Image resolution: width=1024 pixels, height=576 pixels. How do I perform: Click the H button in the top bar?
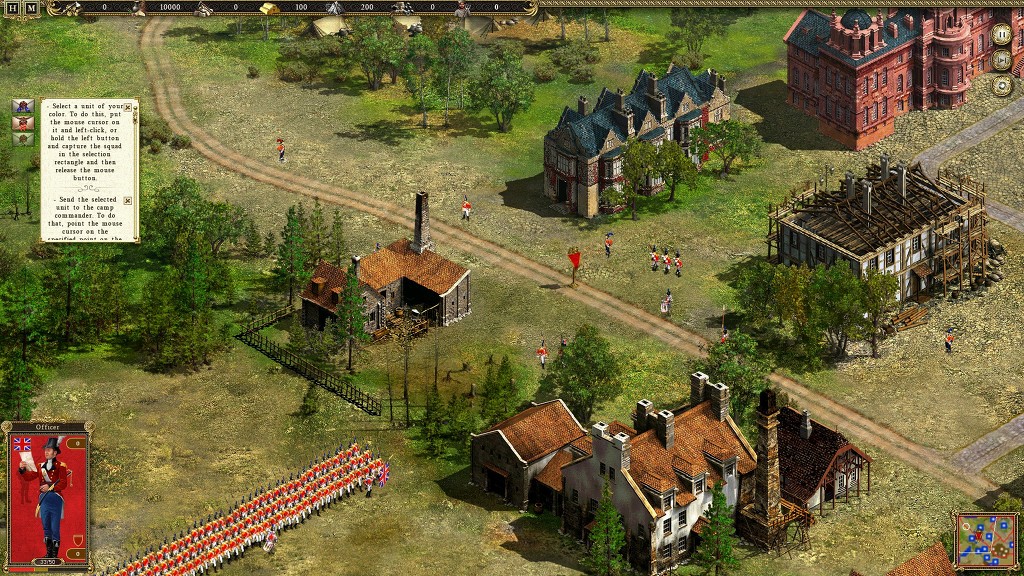tap(10, 8)
